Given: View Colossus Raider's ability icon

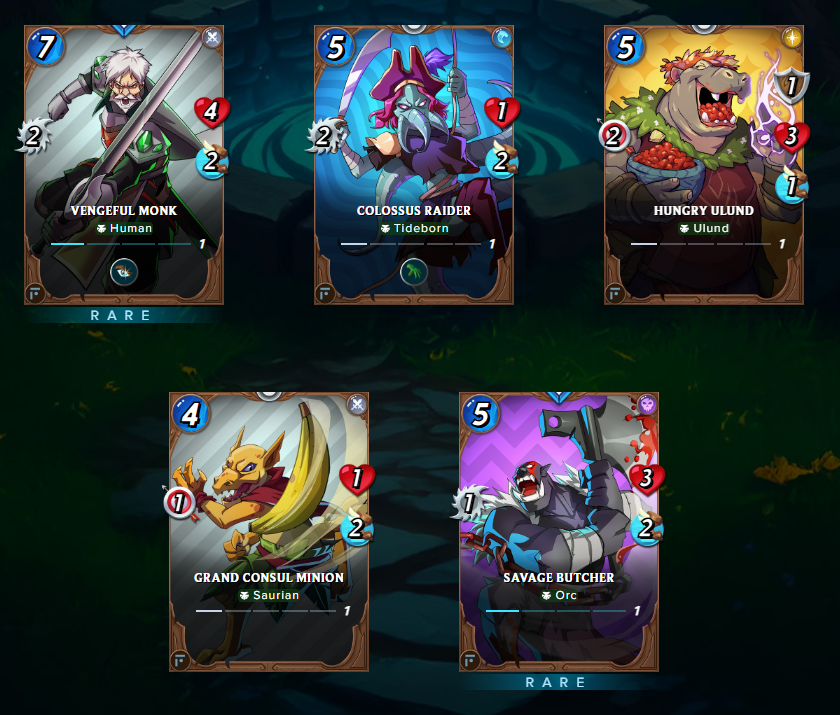Looking at the screenshot, I should 414,270.
